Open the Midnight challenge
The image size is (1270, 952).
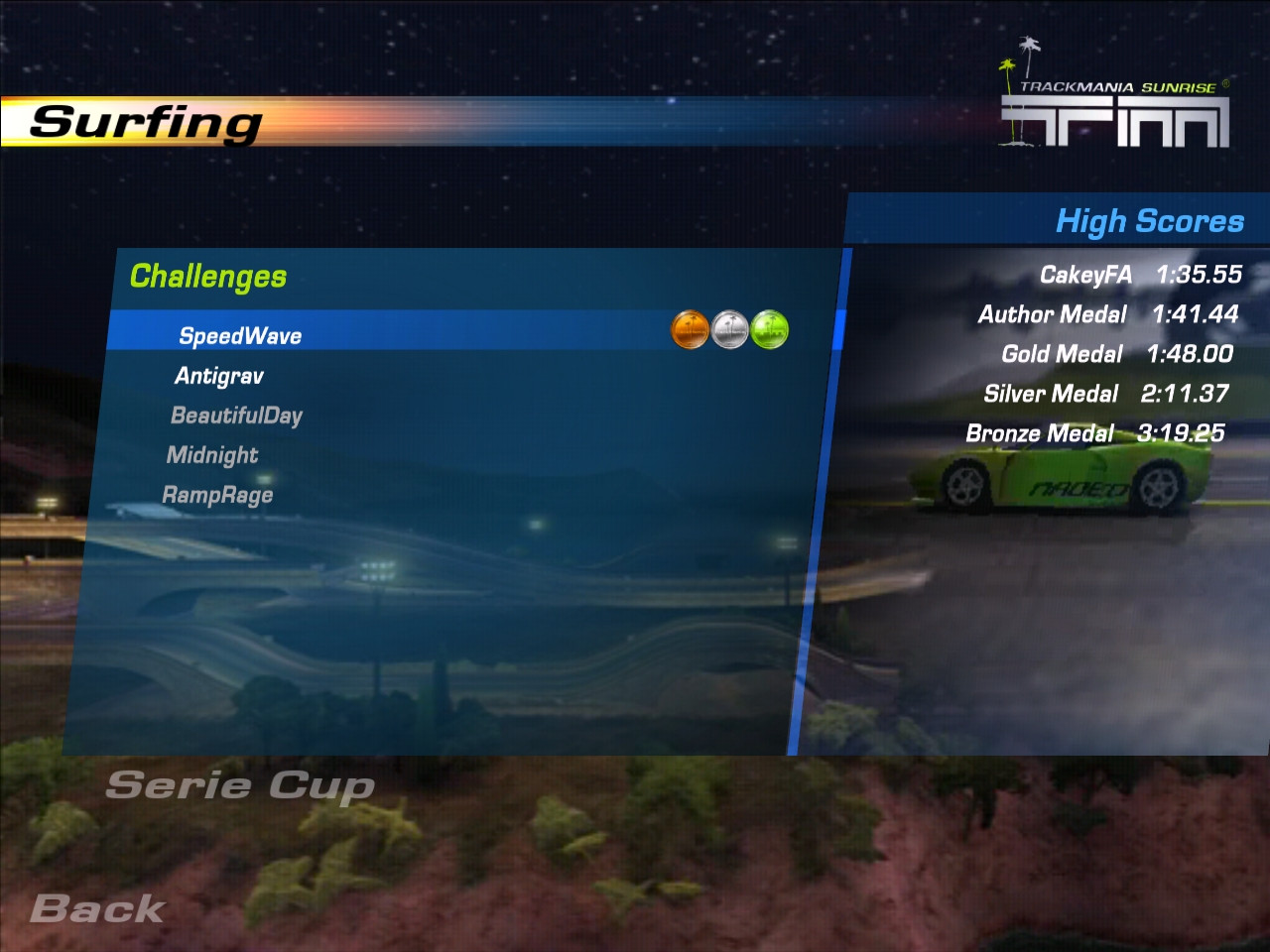click(x=212, y=455)
